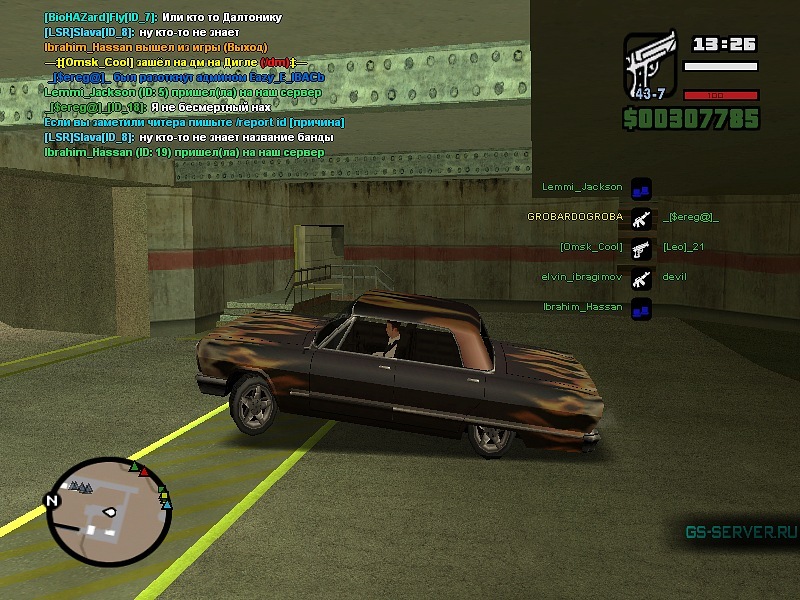
Task: Click the victim name devil
Action: coord(674,276)
